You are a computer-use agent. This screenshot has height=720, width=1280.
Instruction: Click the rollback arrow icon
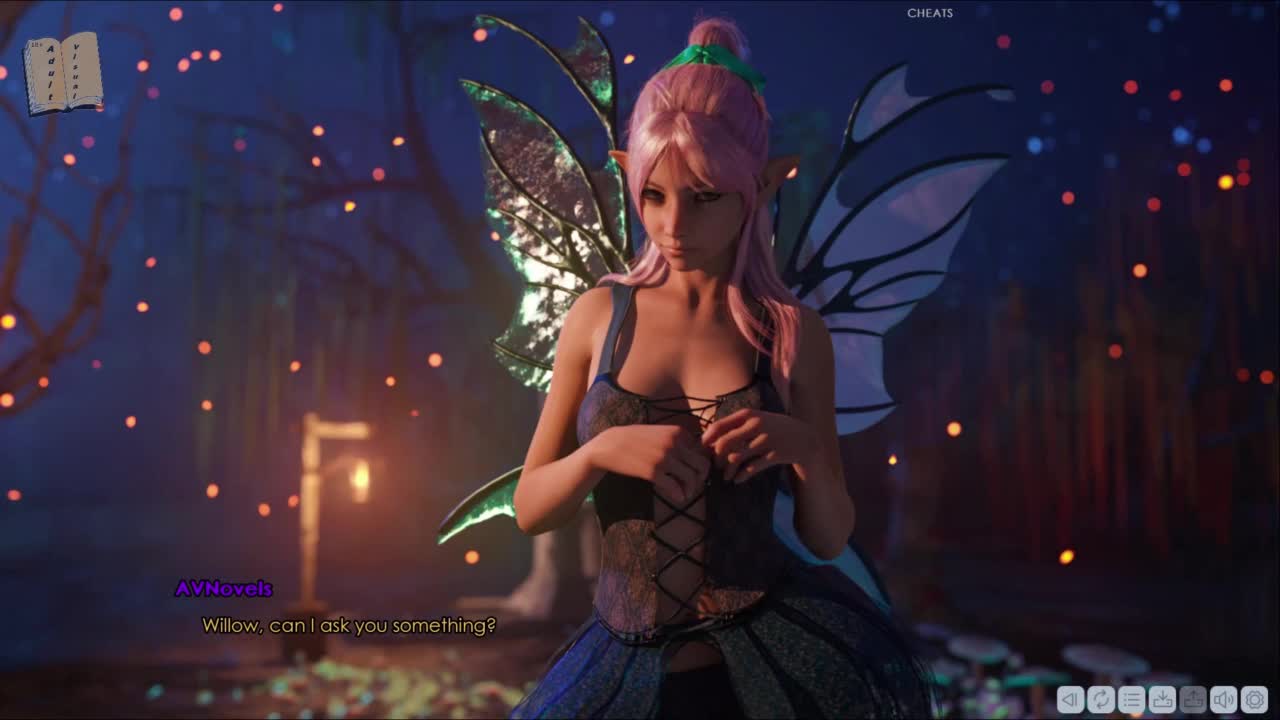coord(1070,700)
